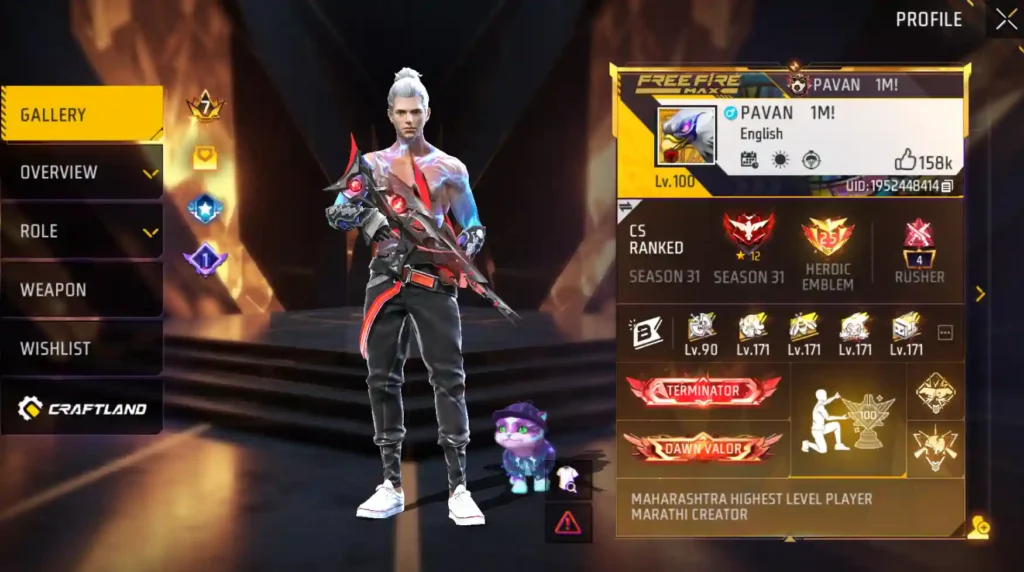This screenshot has width=1024, height=572.
Task: Add this player as a friend
Action: point(978,528)
